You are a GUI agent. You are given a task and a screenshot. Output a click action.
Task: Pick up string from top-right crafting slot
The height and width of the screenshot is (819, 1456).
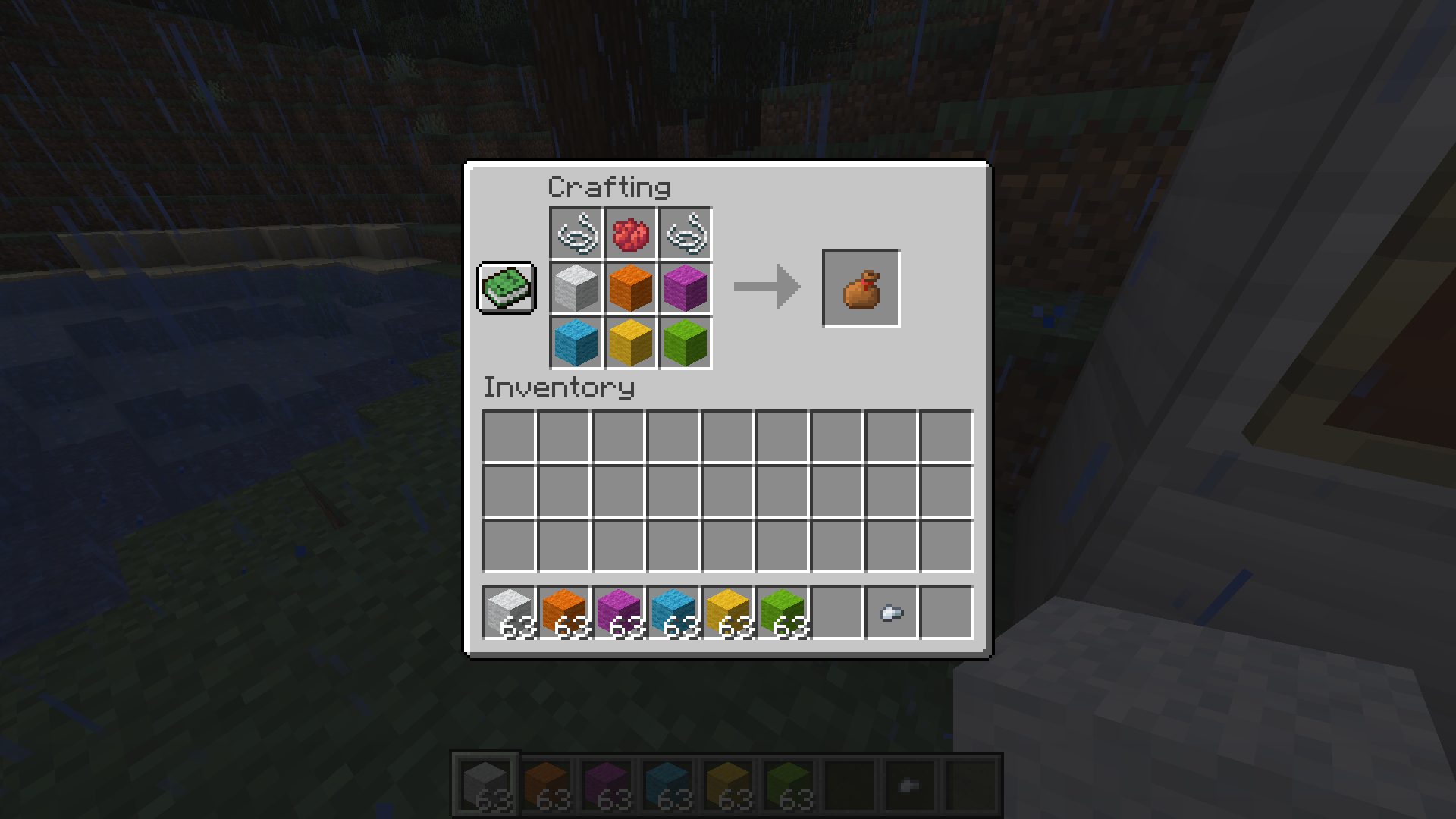click(685, 233)
